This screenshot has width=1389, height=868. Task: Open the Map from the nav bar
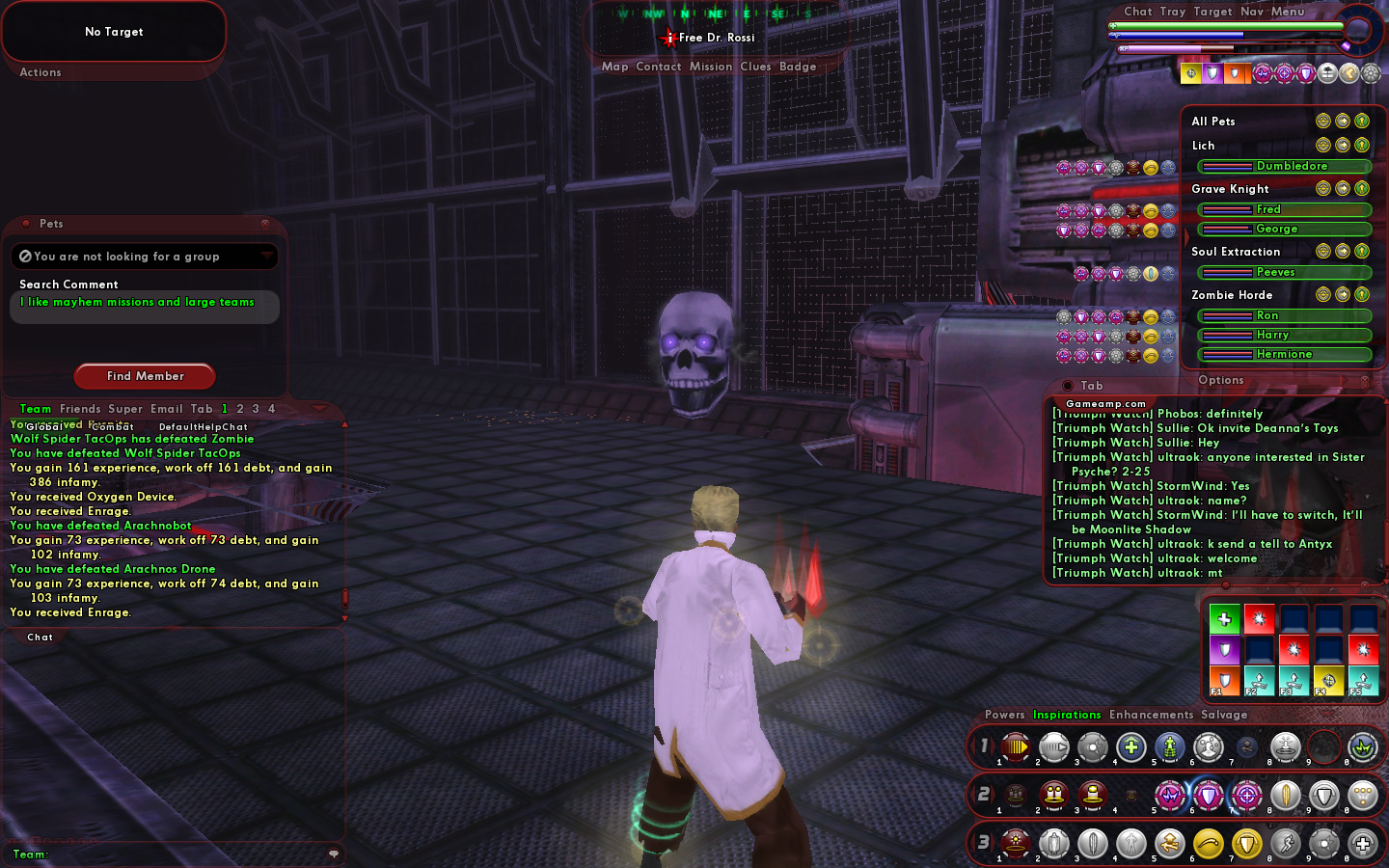point(614,67)
